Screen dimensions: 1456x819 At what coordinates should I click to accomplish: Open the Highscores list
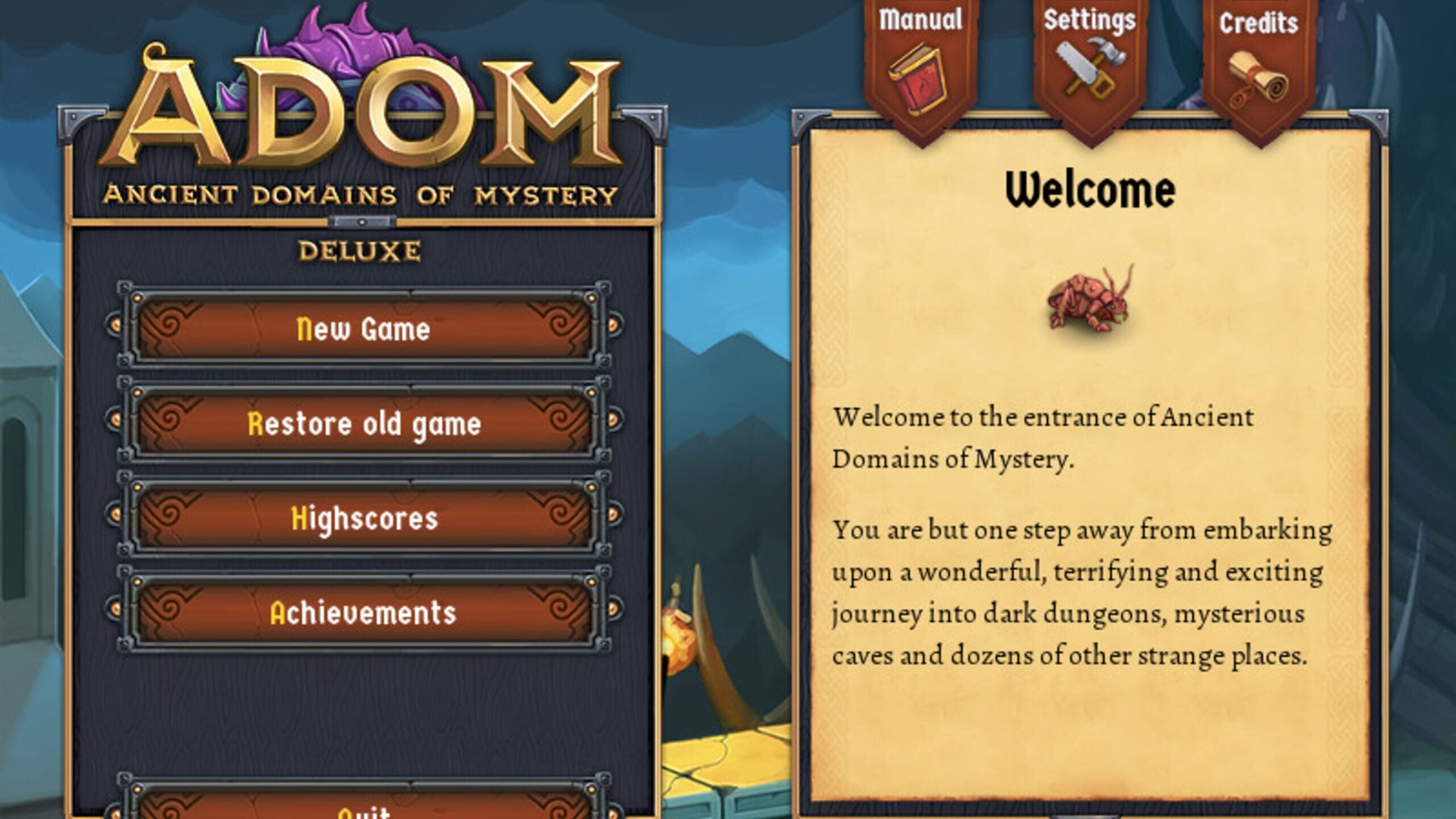point(364,518)
